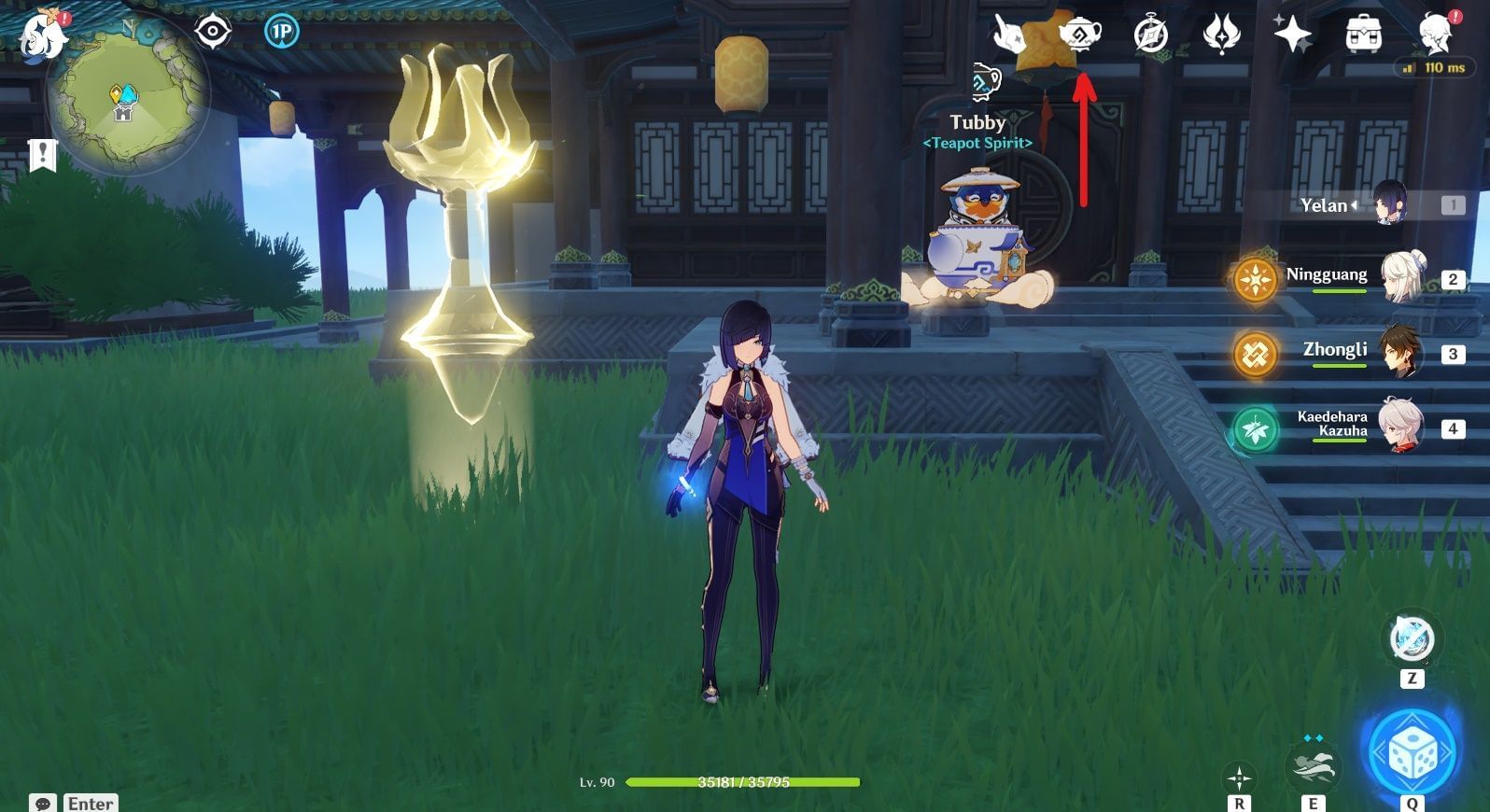Viewport: 1490px width, 812px height.
Task: Open the Serenitea Pot teapot icon
Action: tap(1080, 35)
